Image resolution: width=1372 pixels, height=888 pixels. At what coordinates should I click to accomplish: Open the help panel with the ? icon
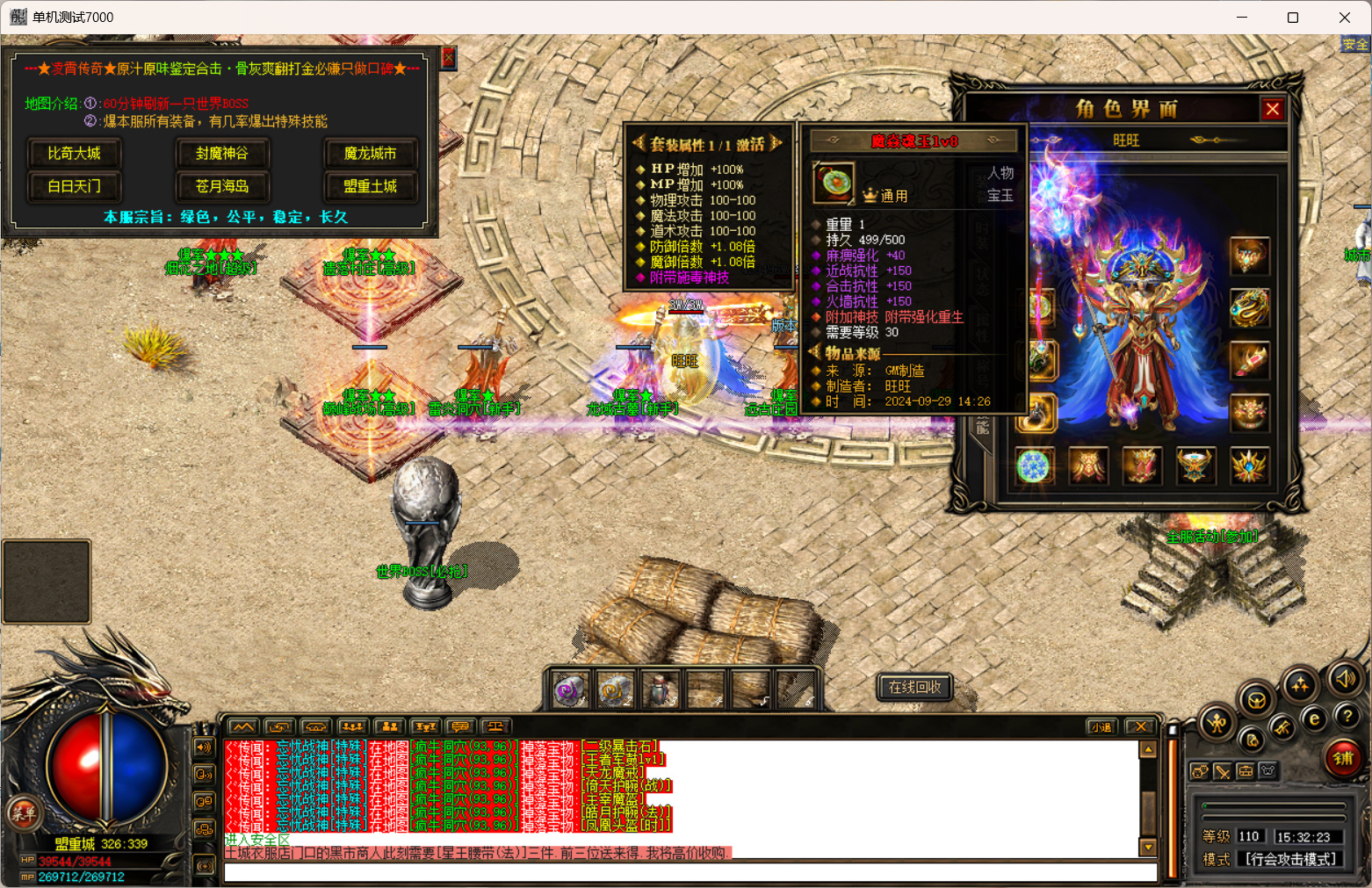[1347, 717]
